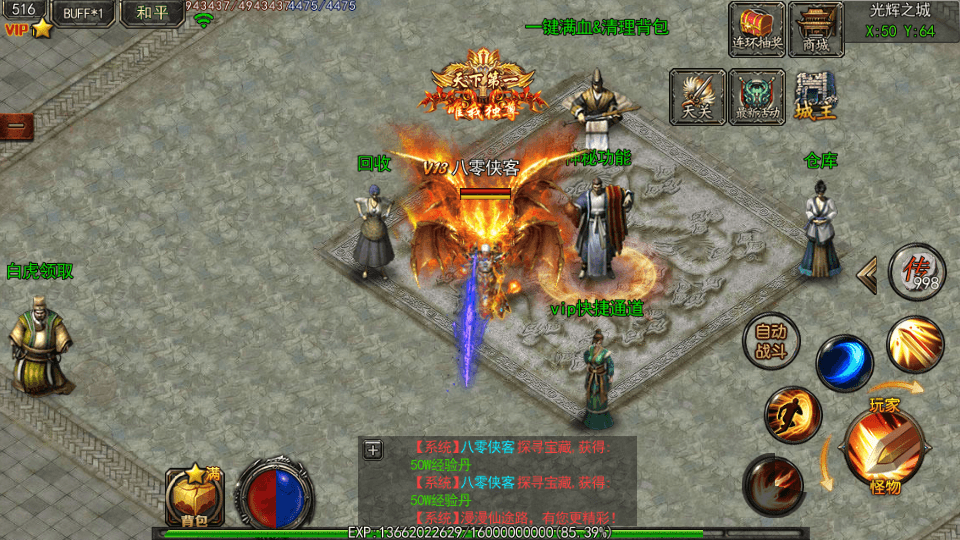
Task: Activate the running figure dash skill
Action: click(x=793, y=415)
